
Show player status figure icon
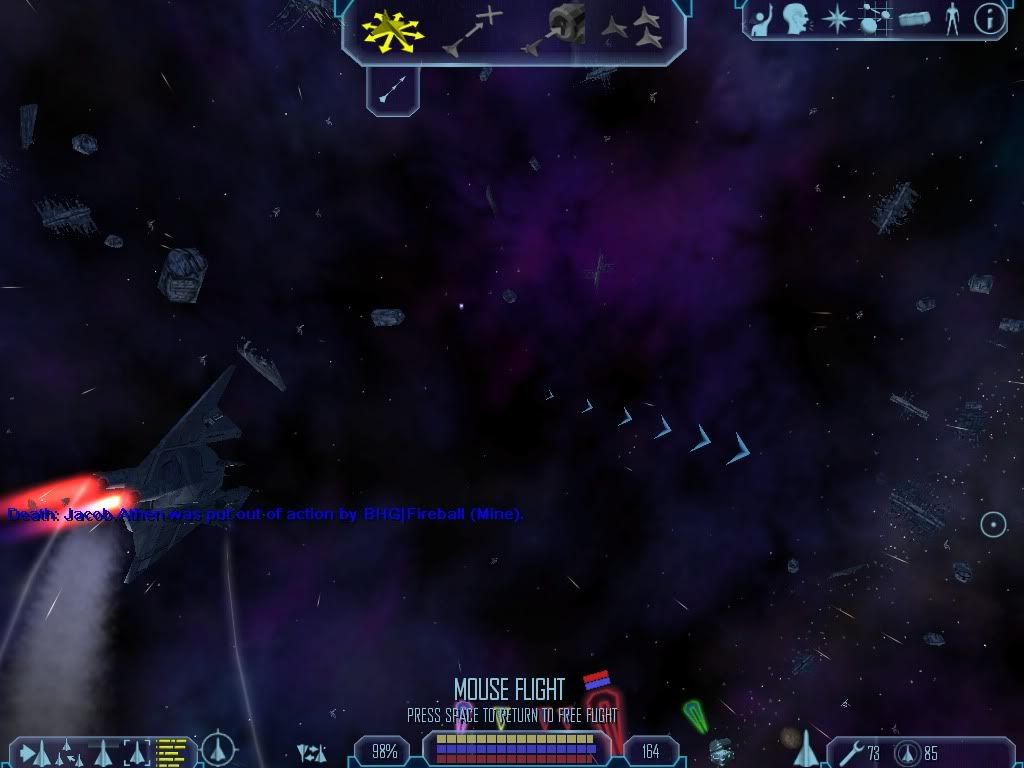pyautogui.click(x=952, y=19)
